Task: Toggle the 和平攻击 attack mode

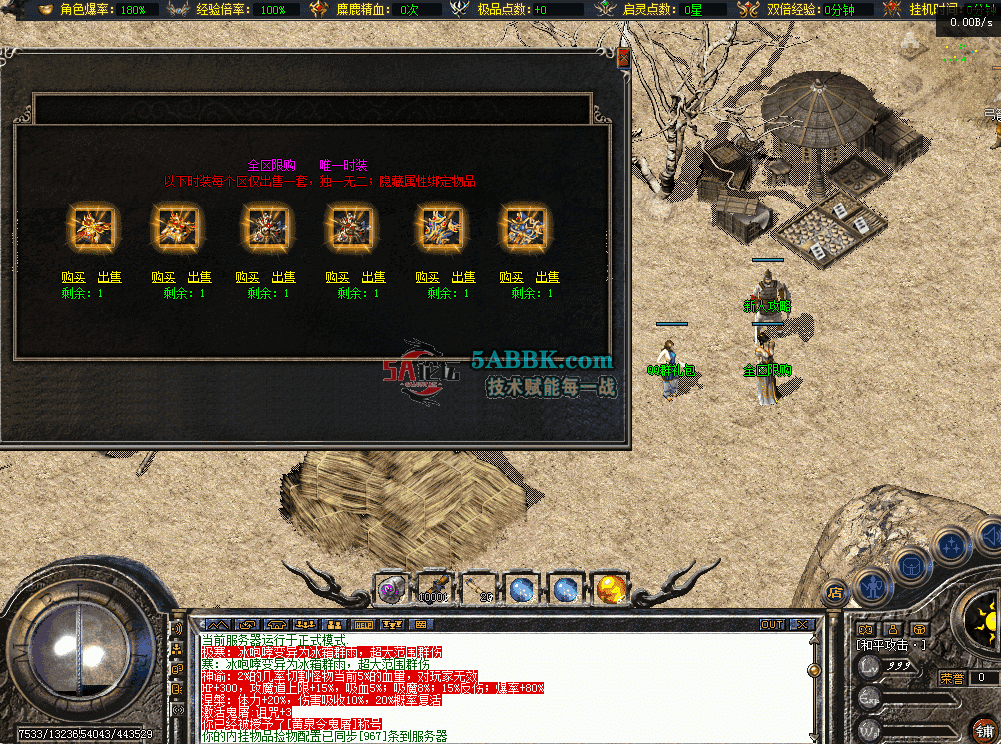Action: click(890, 645)
